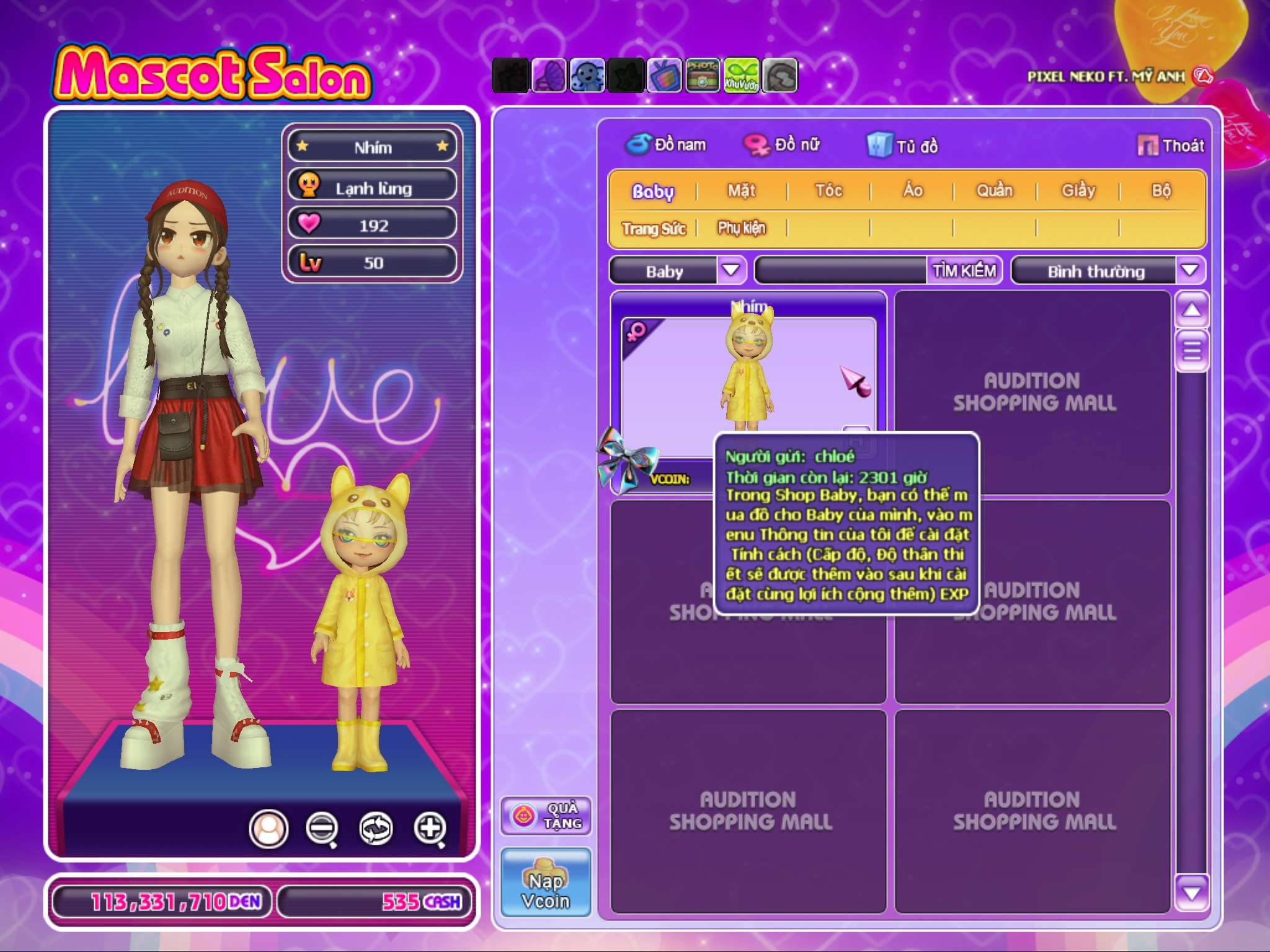The width and height of the screenshot is (1270, 952).
Task: Open the Trang Sức jewelry category
Action: pyautogui.click(x=654, y=229)
